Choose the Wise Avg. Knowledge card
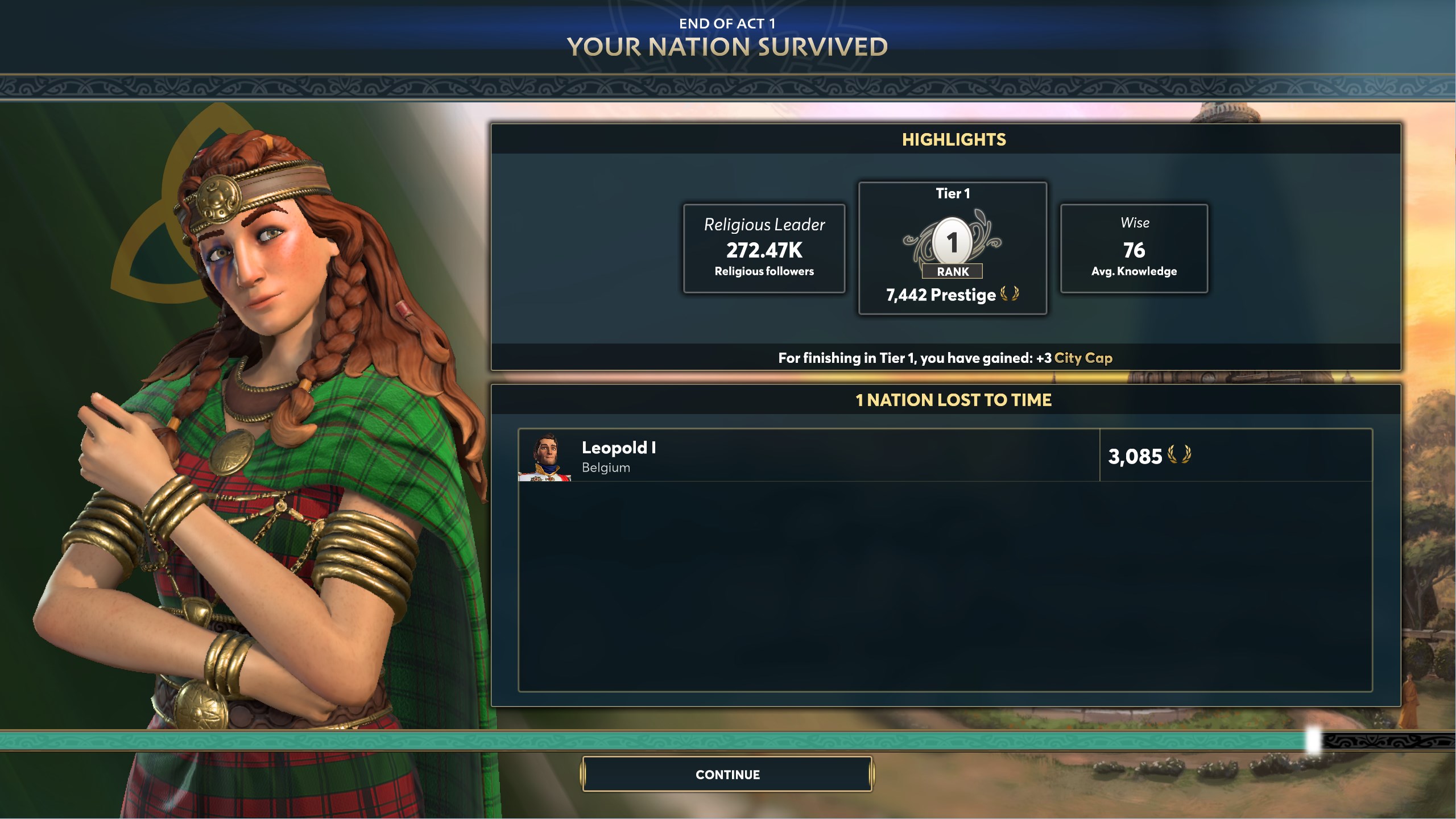This screenshot has height=819, width=1456. (x=1134, y=249)
